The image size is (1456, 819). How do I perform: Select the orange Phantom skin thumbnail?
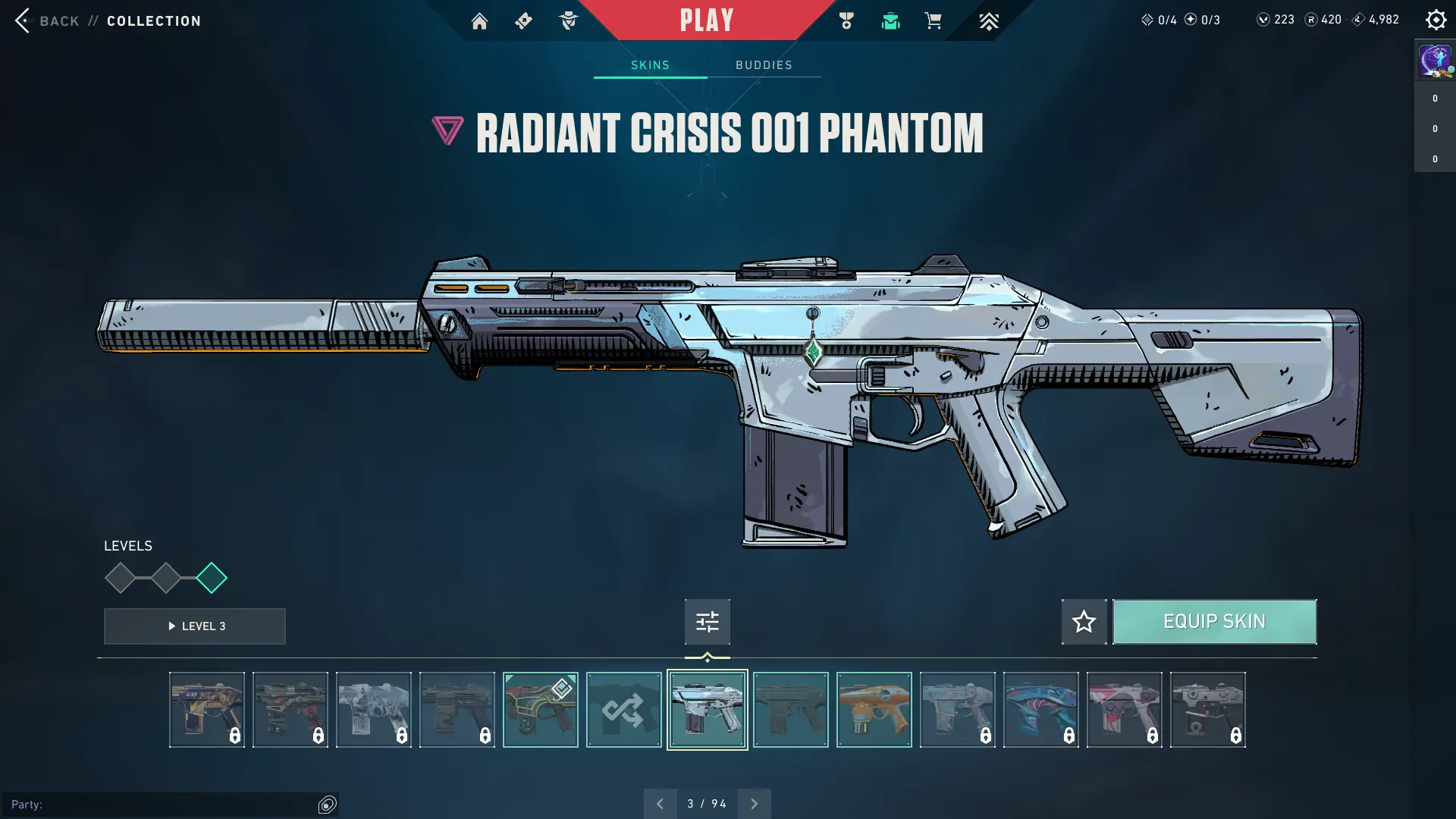(874, 710)
